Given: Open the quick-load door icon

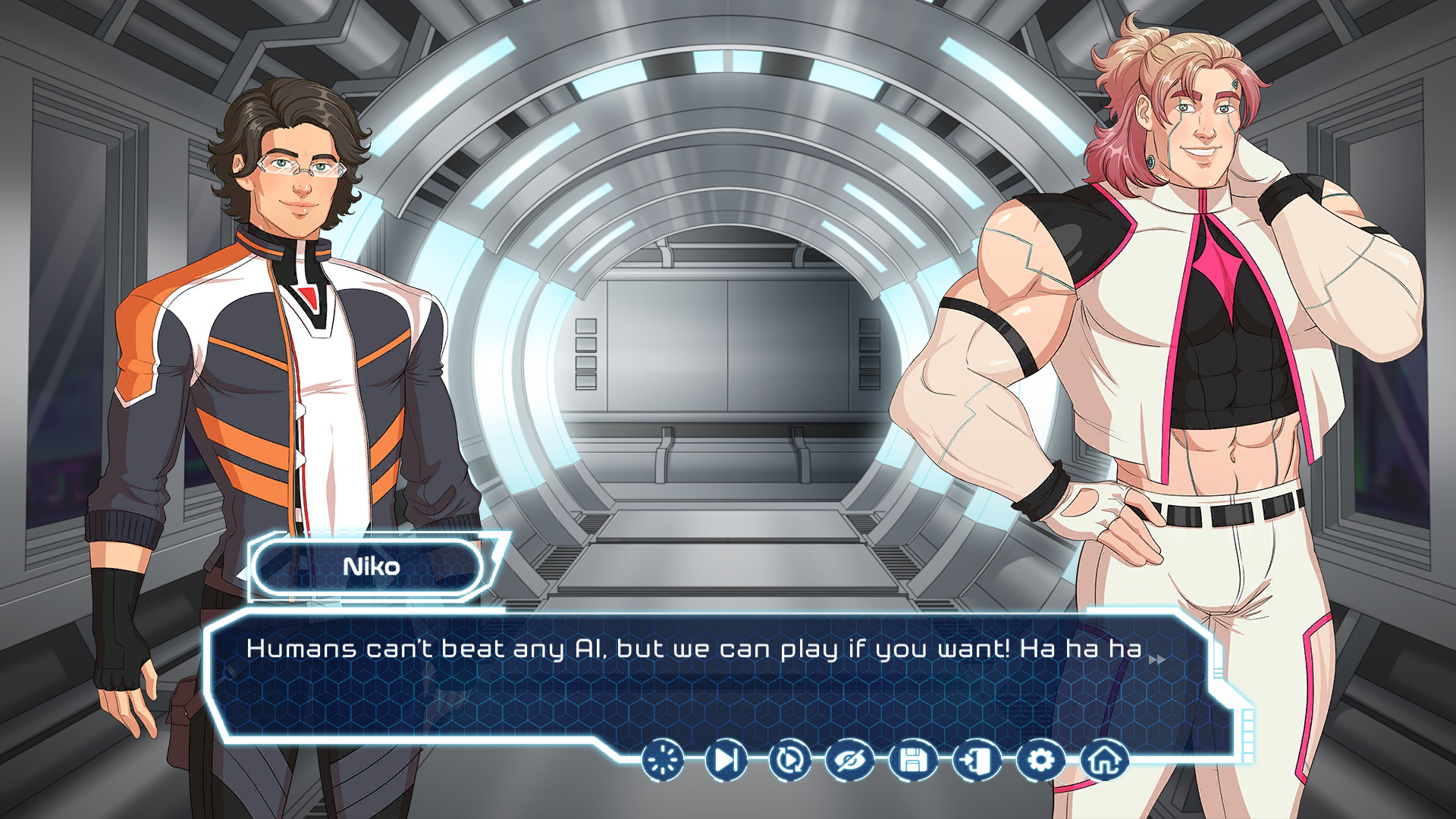Looking at the screenshot, I should coord(977,758).
